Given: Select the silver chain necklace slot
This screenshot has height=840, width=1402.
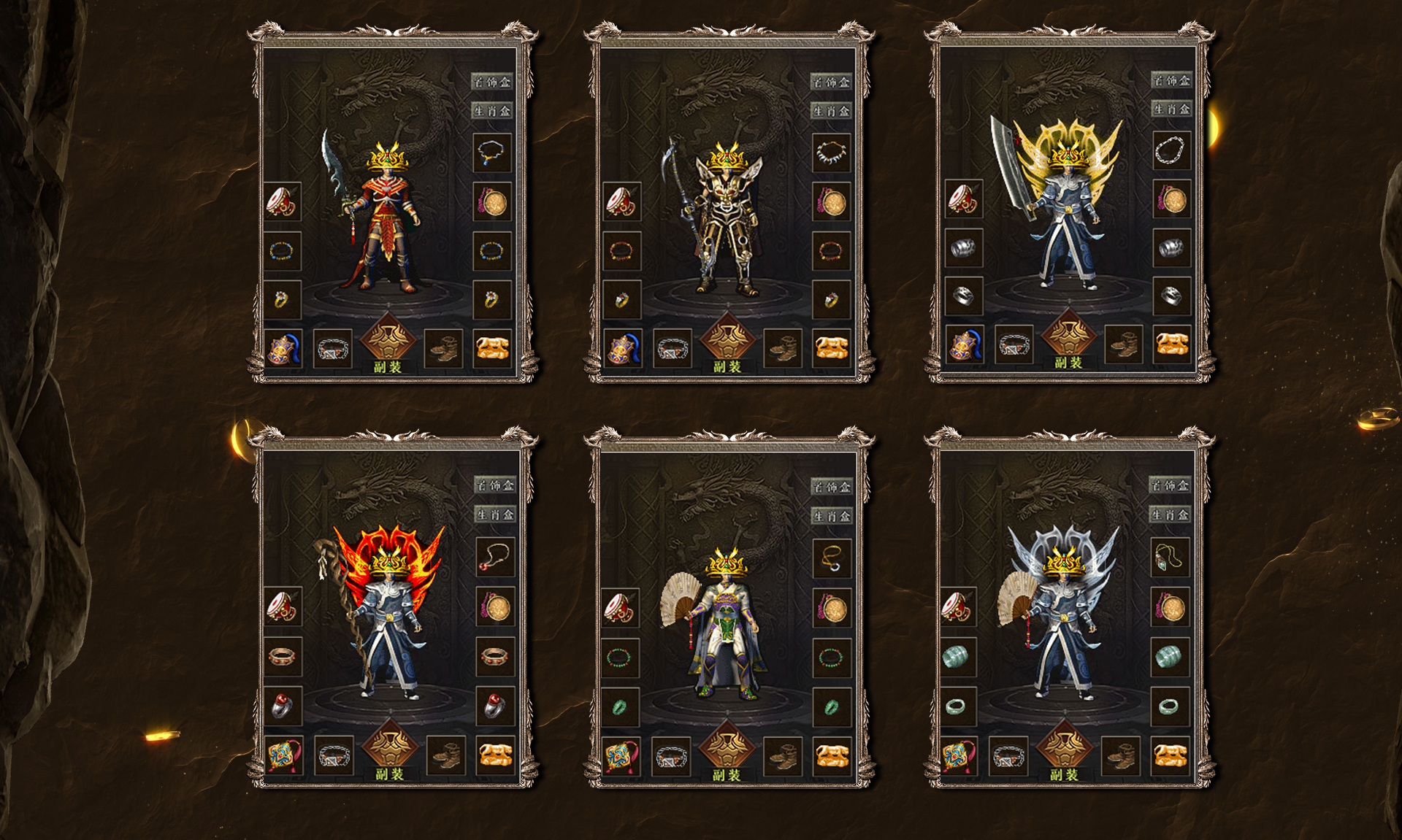Looking at the screenshot, I should 1171,150.
